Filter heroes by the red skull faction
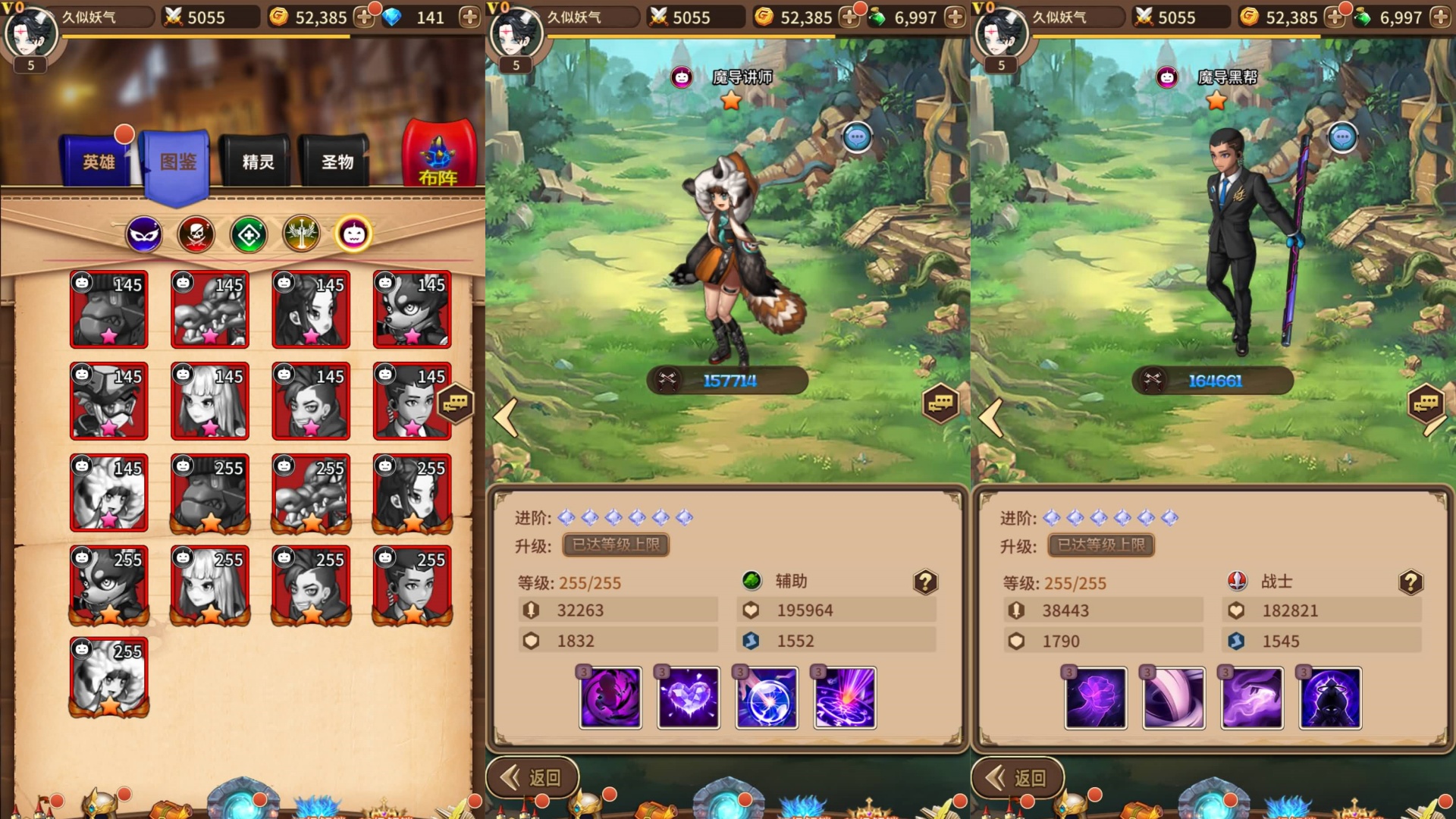 pos(196,235)
